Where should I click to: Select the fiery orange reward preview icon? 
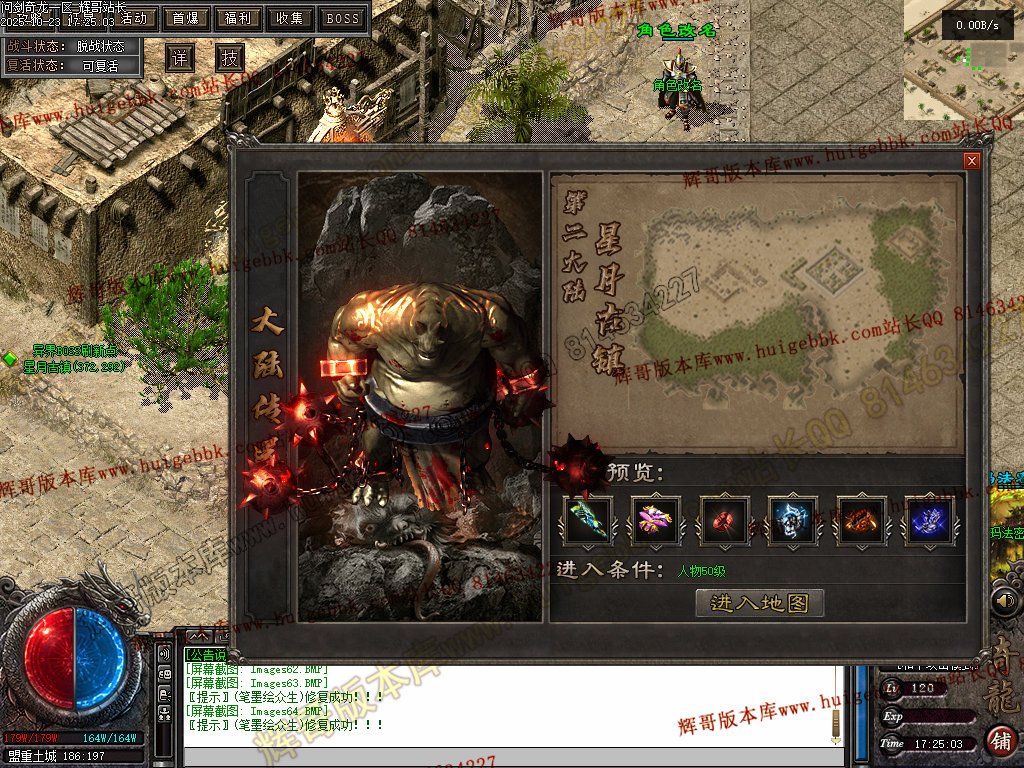(861, 520)
